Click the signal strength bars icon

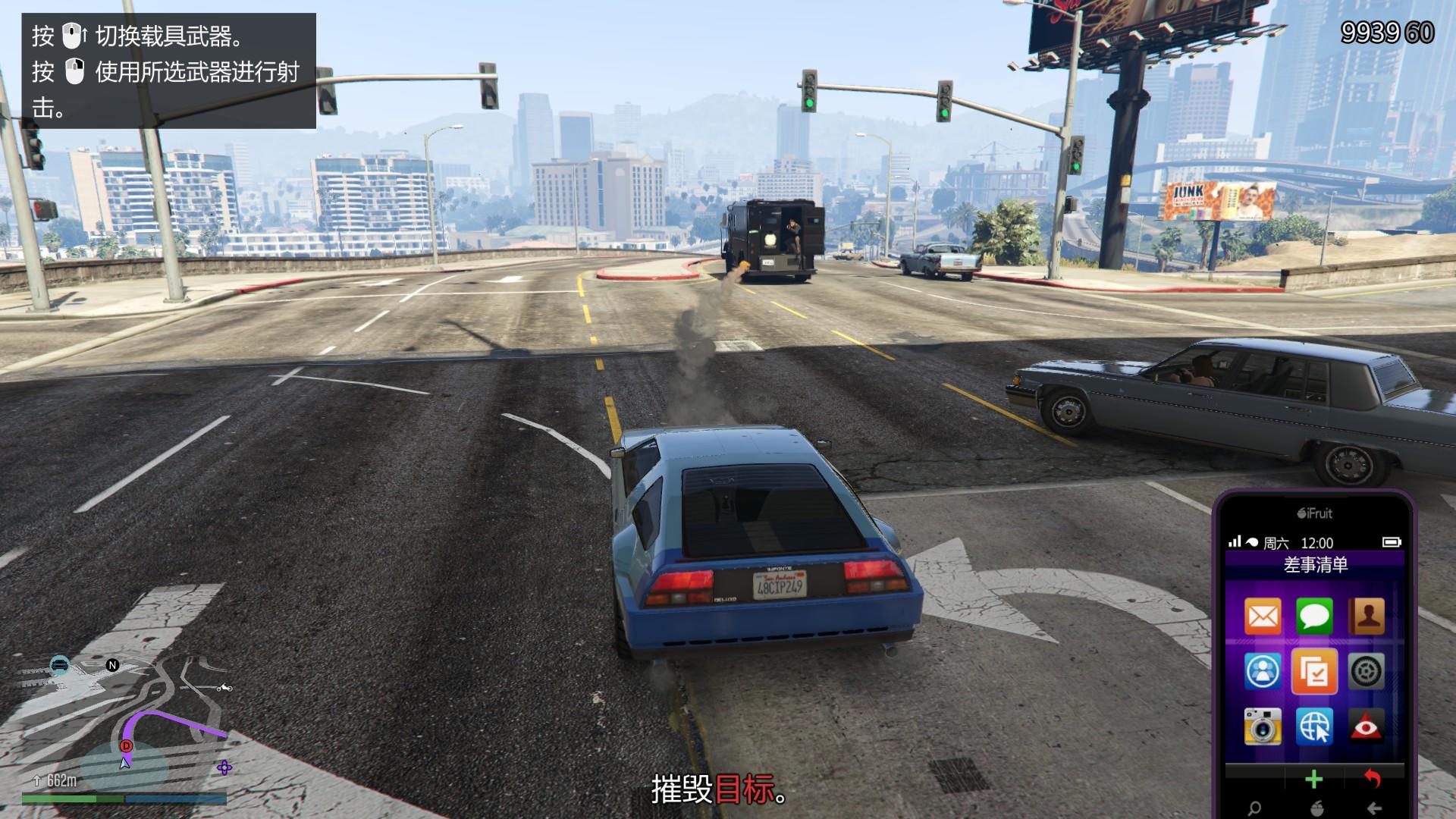tap(1235, 542)
